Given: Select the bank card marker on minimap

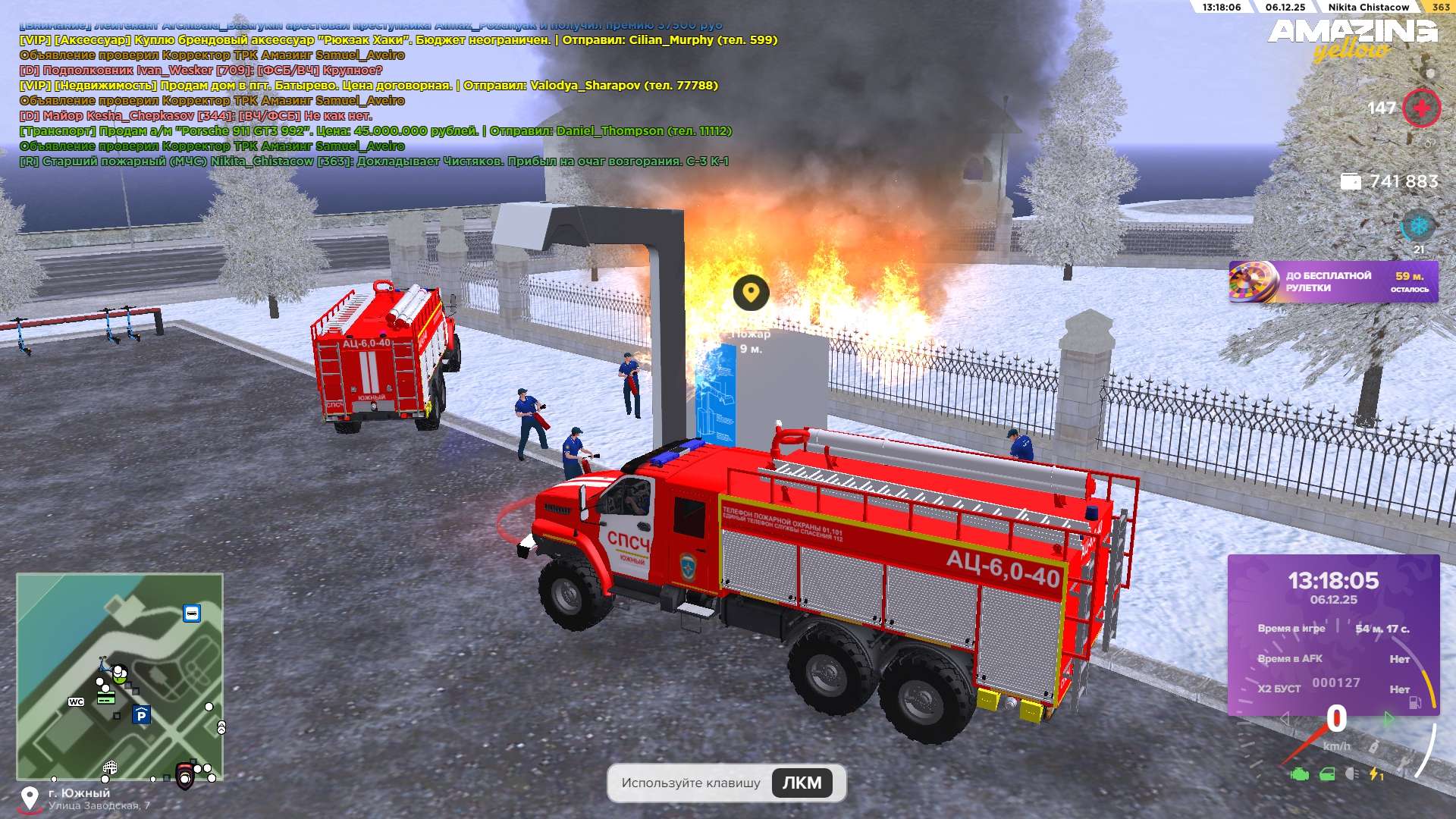Looking at the screenshot, I should (x=106, y=698).
